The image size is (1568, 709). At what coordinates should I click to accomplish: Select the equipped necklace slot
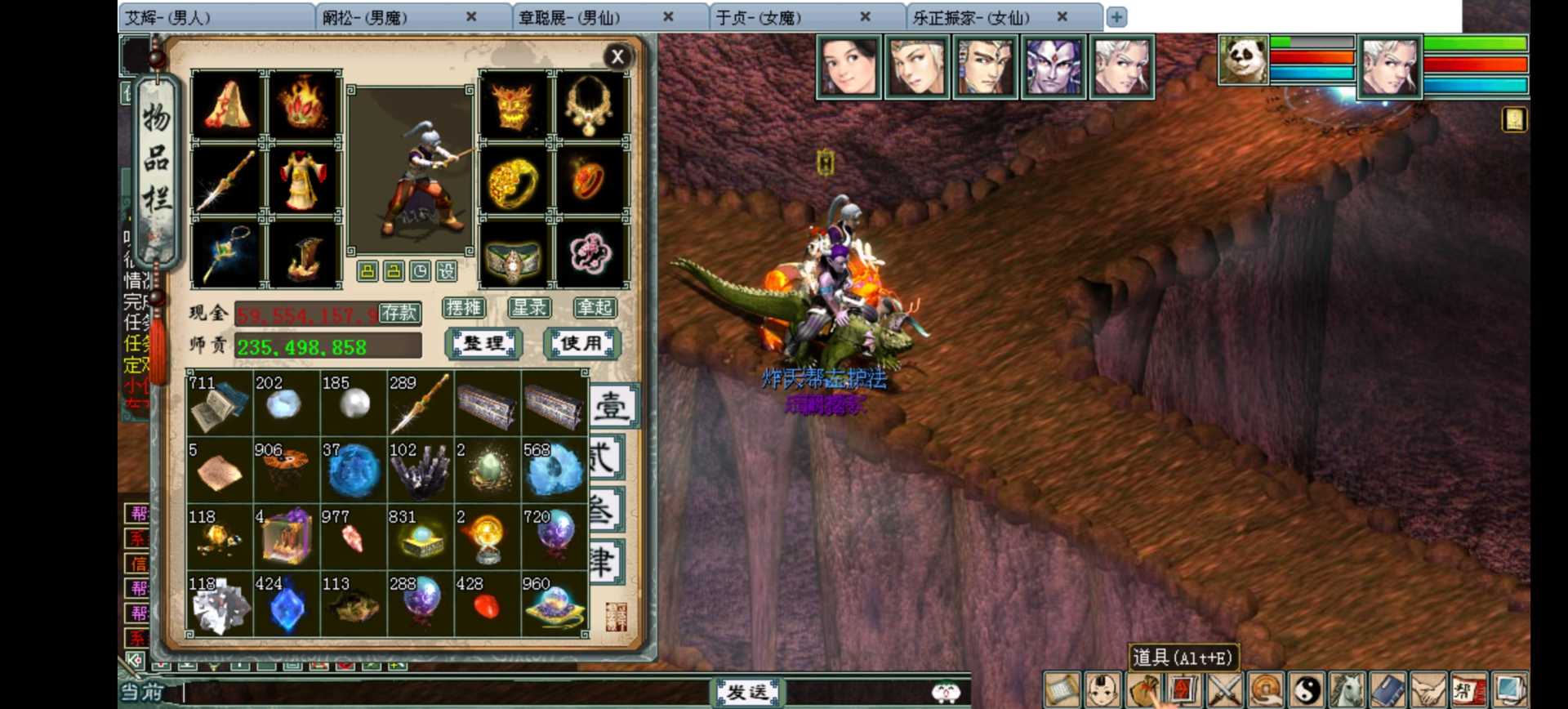tap(588, 105)
